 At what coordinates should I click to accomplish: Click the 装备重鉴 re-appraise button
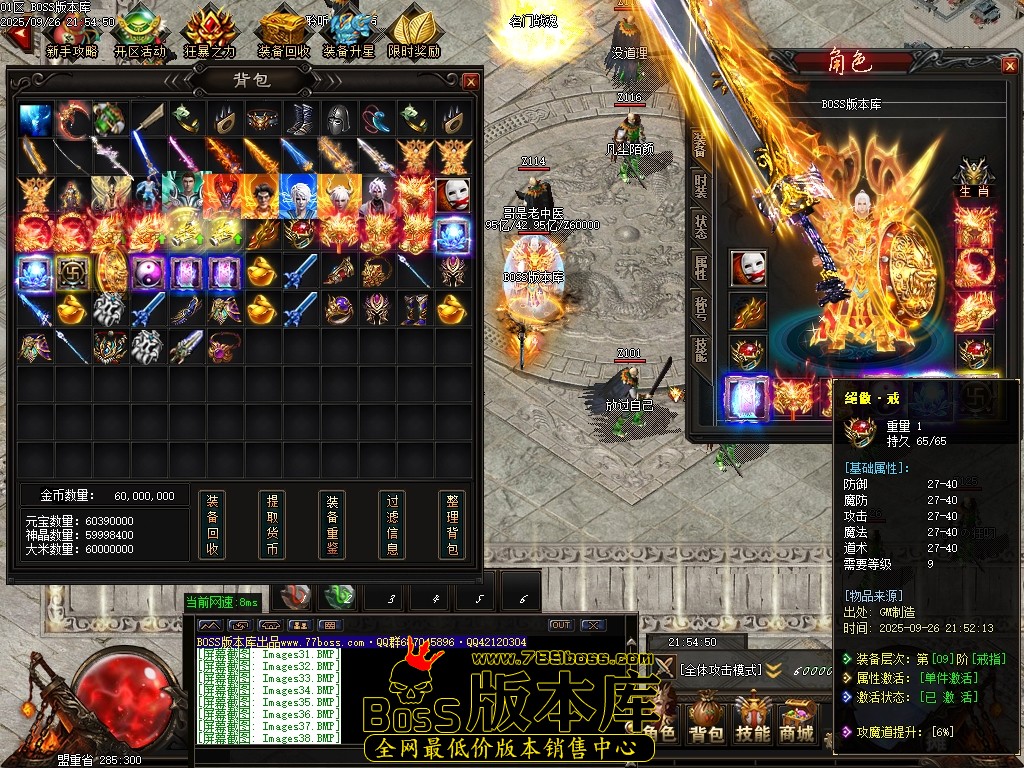point(332,524)
